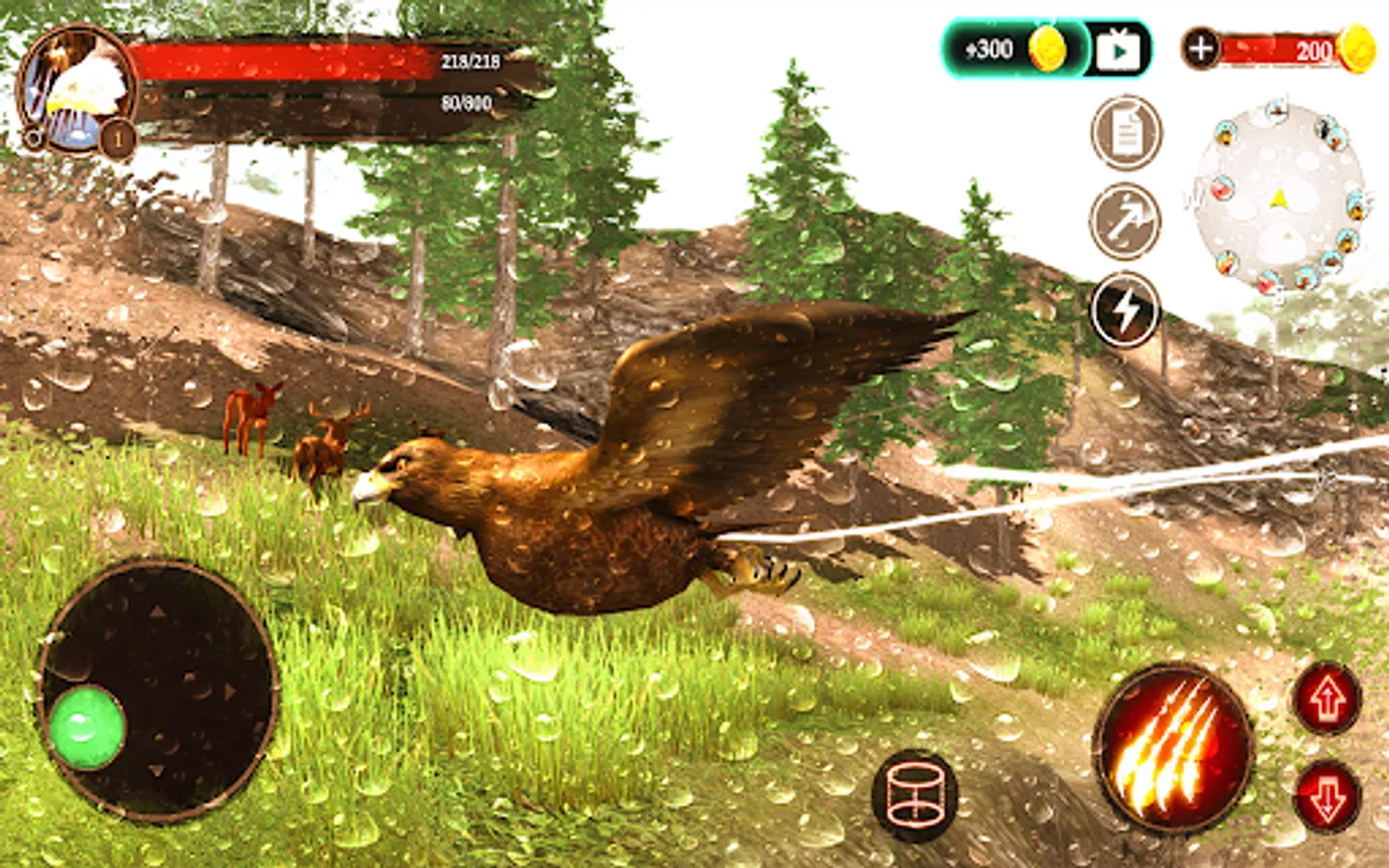Screen dimensions: 1389x868
Task: Trigger the lightning bolt boost
Action: pyautogui.click(x=1126, y=311)
